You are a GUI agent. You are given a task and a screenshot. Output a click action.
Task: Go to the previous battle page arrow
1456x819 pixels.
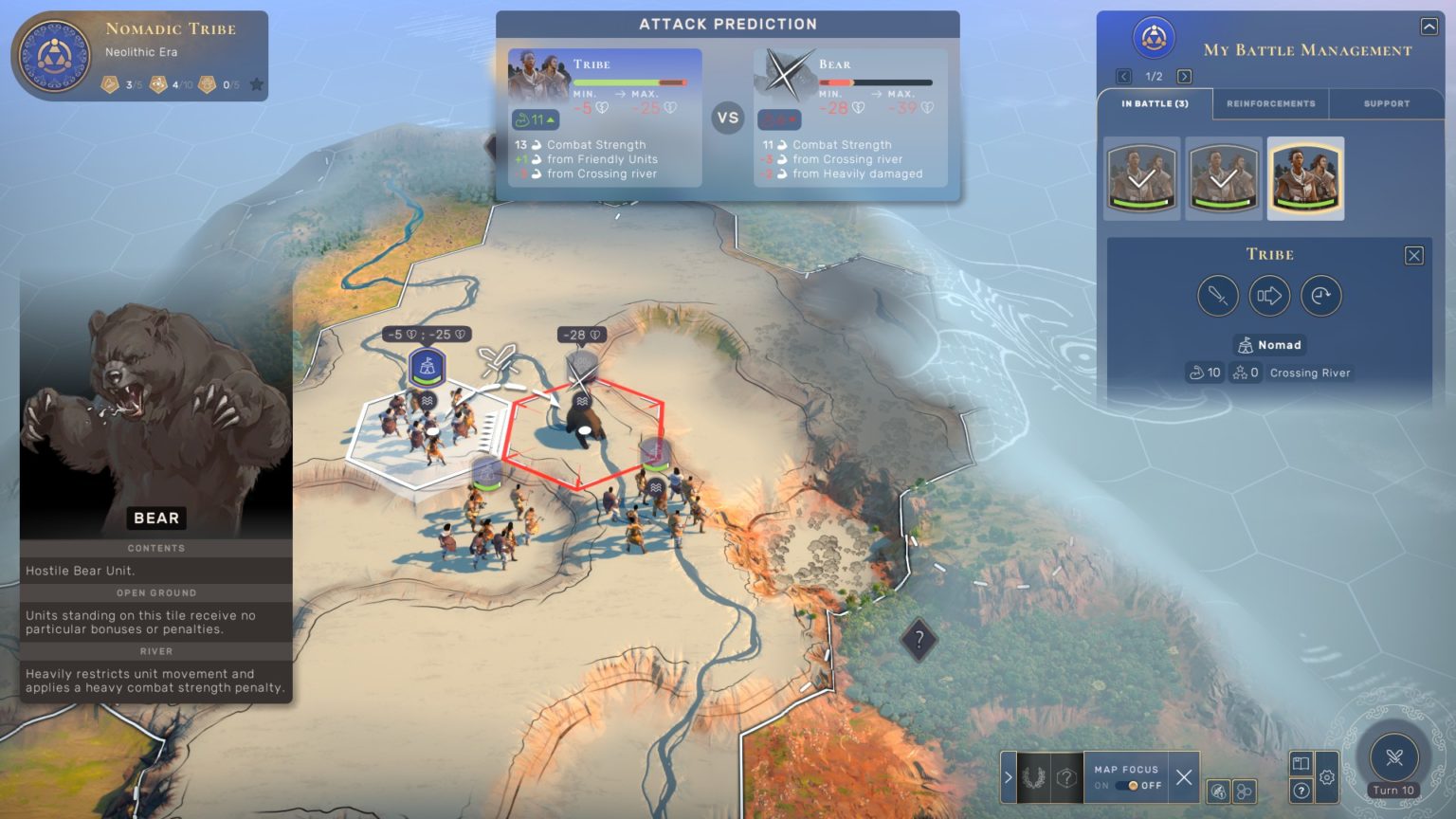click(1123, 77)
